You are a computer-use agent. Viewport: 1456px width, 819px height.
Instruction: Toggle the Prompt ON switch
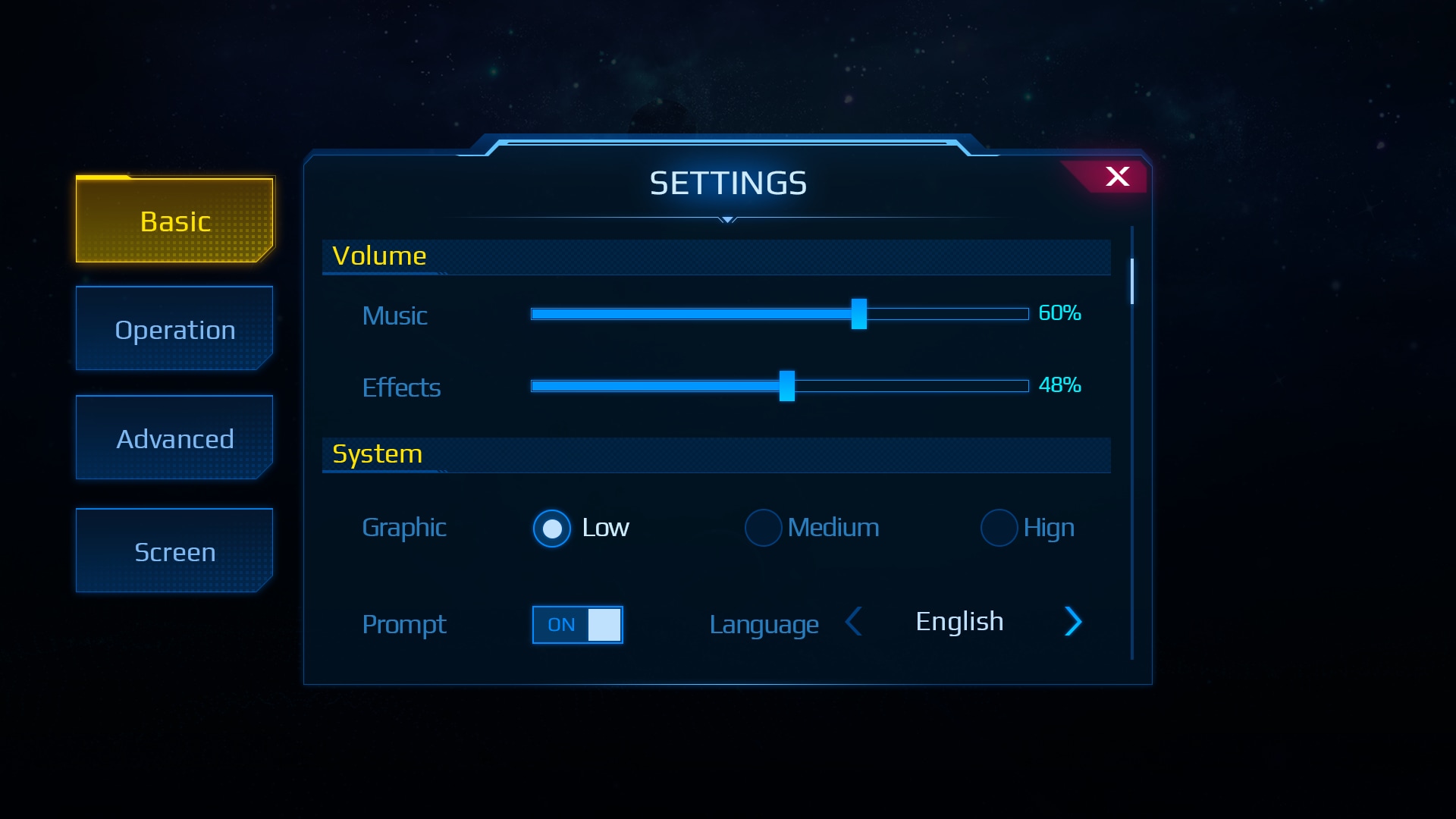(578, 625)
